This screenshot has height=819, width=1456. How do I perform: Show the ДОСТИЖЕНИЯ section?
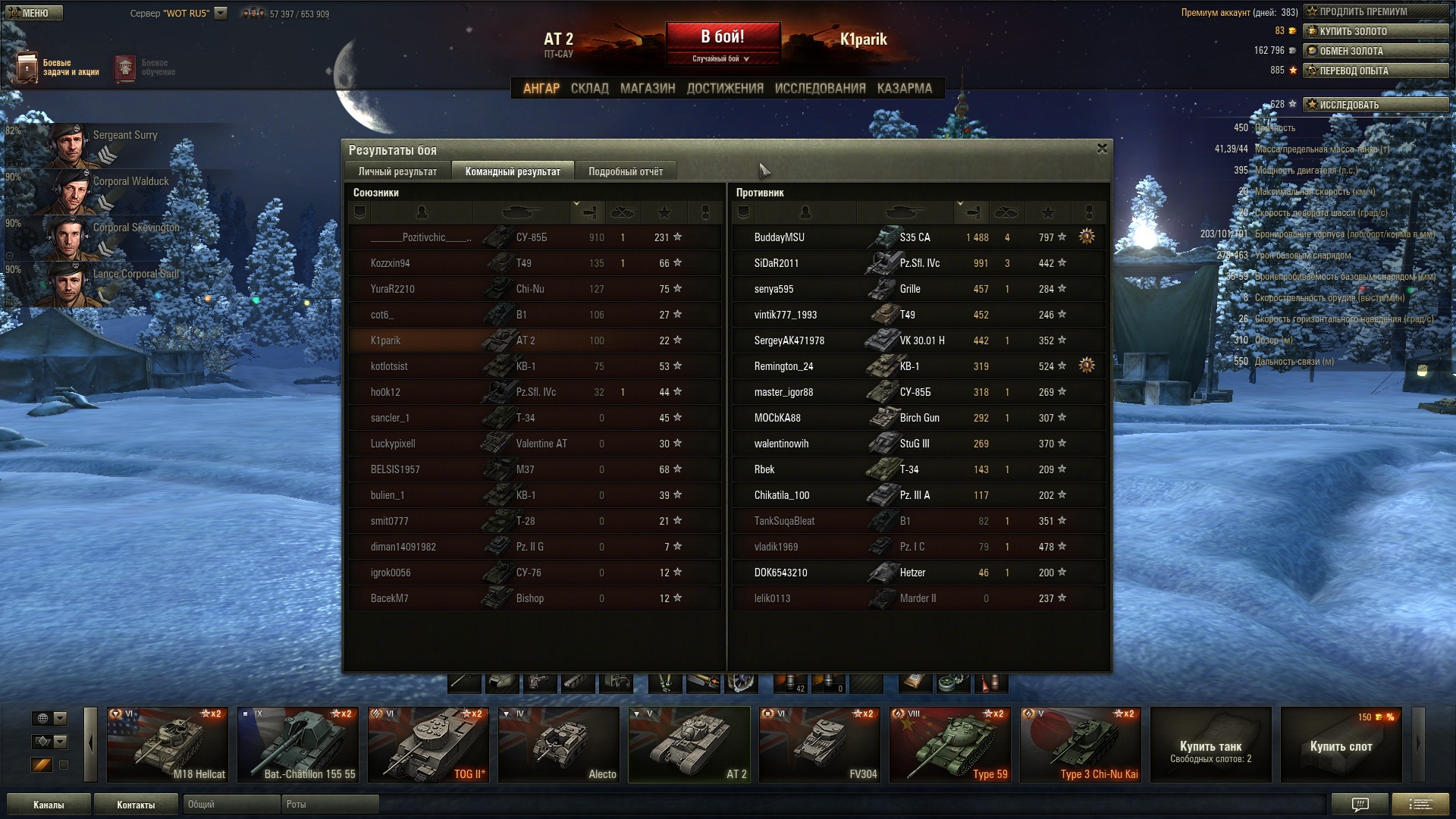(x=724, y=89)
